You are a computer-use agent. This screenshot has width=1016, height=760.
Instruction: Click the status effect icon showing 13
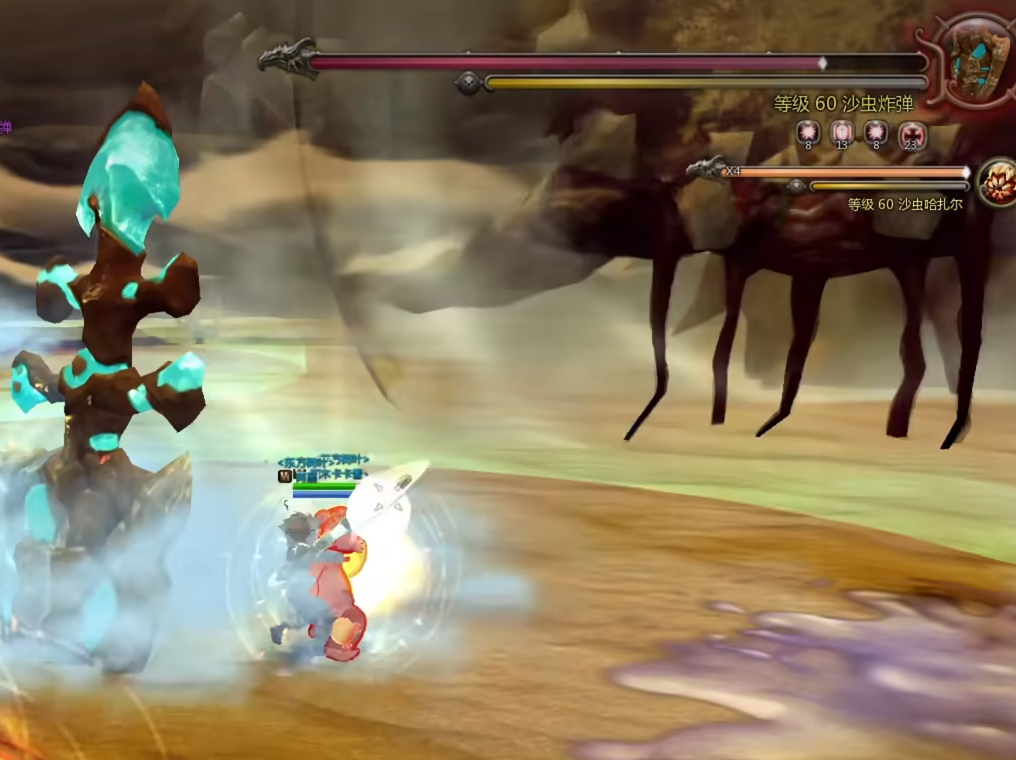point(842,132)
